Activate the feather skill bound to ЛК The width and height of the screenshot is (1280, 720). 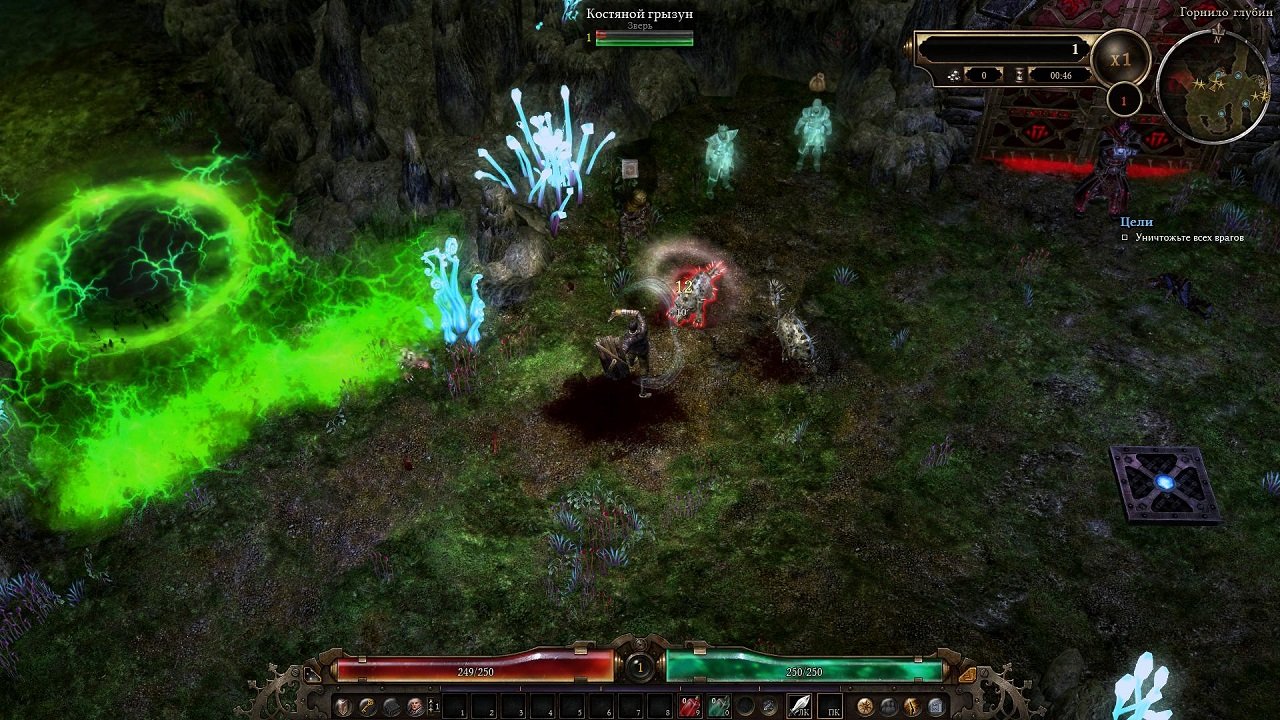(800, 704)
